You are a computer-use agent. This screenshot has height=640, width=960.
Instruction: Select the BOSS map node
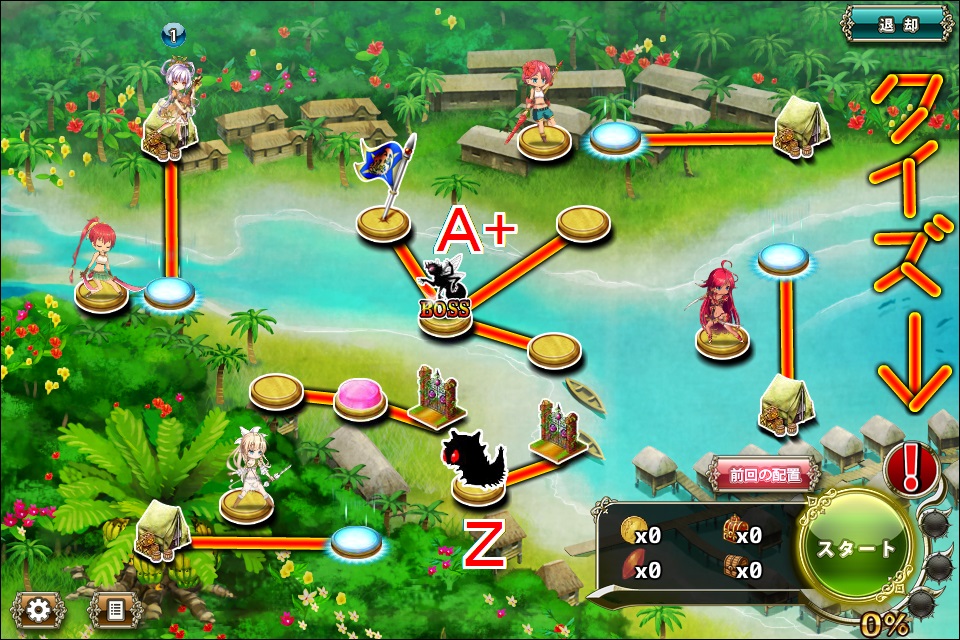(445, 300)
